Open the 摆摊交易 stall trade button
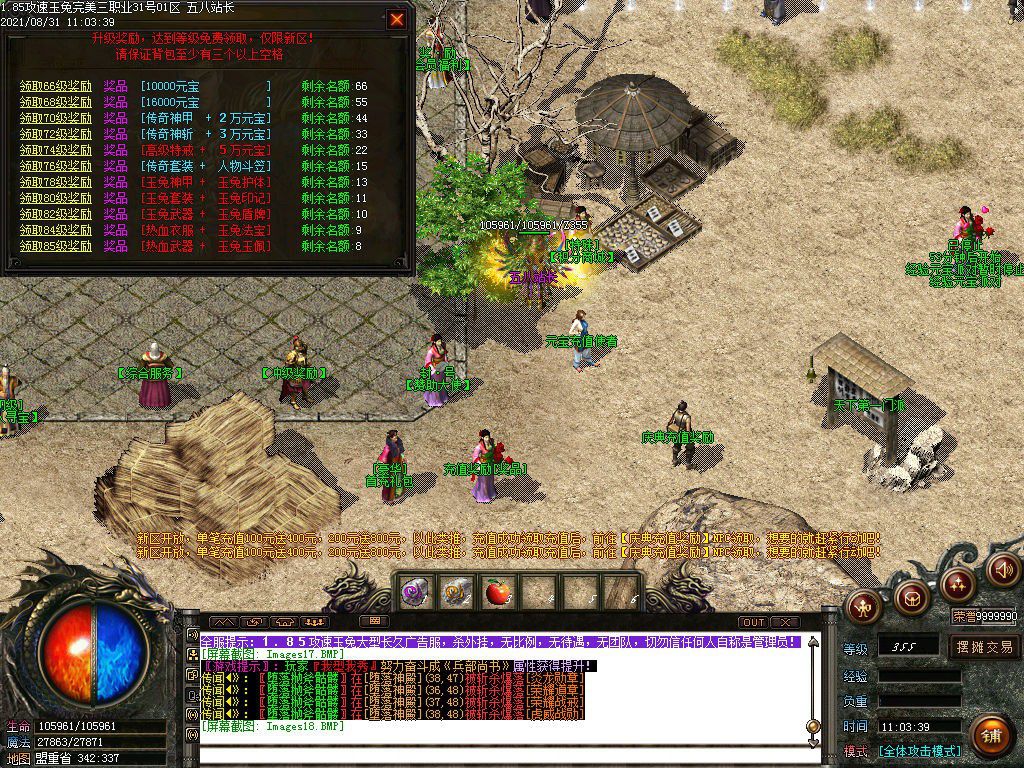The height and width of the screenshot is (768, 1024). [983, 647]
